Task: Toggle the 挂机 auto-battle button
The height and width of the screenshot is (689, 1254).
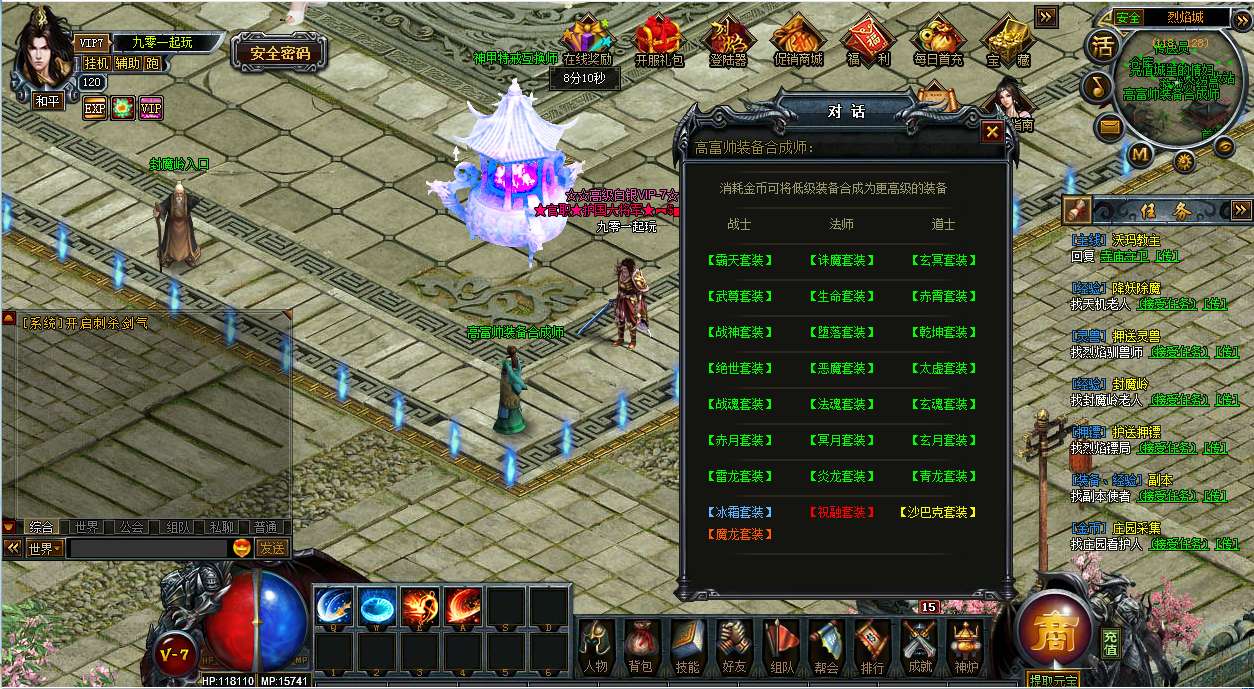Action: tap(96, 63)
